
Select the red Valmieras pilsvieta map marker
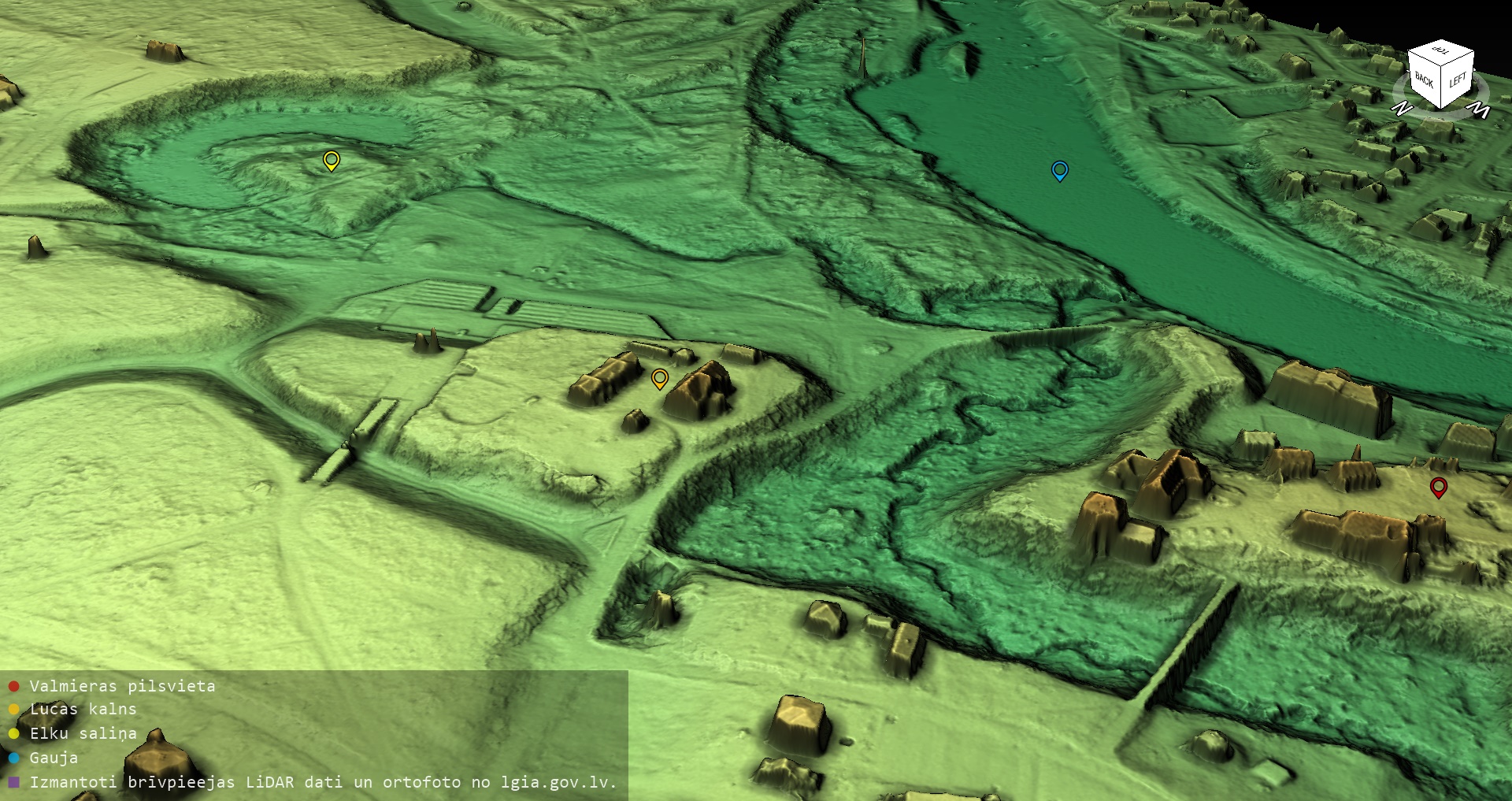[x=1438, y=487]
